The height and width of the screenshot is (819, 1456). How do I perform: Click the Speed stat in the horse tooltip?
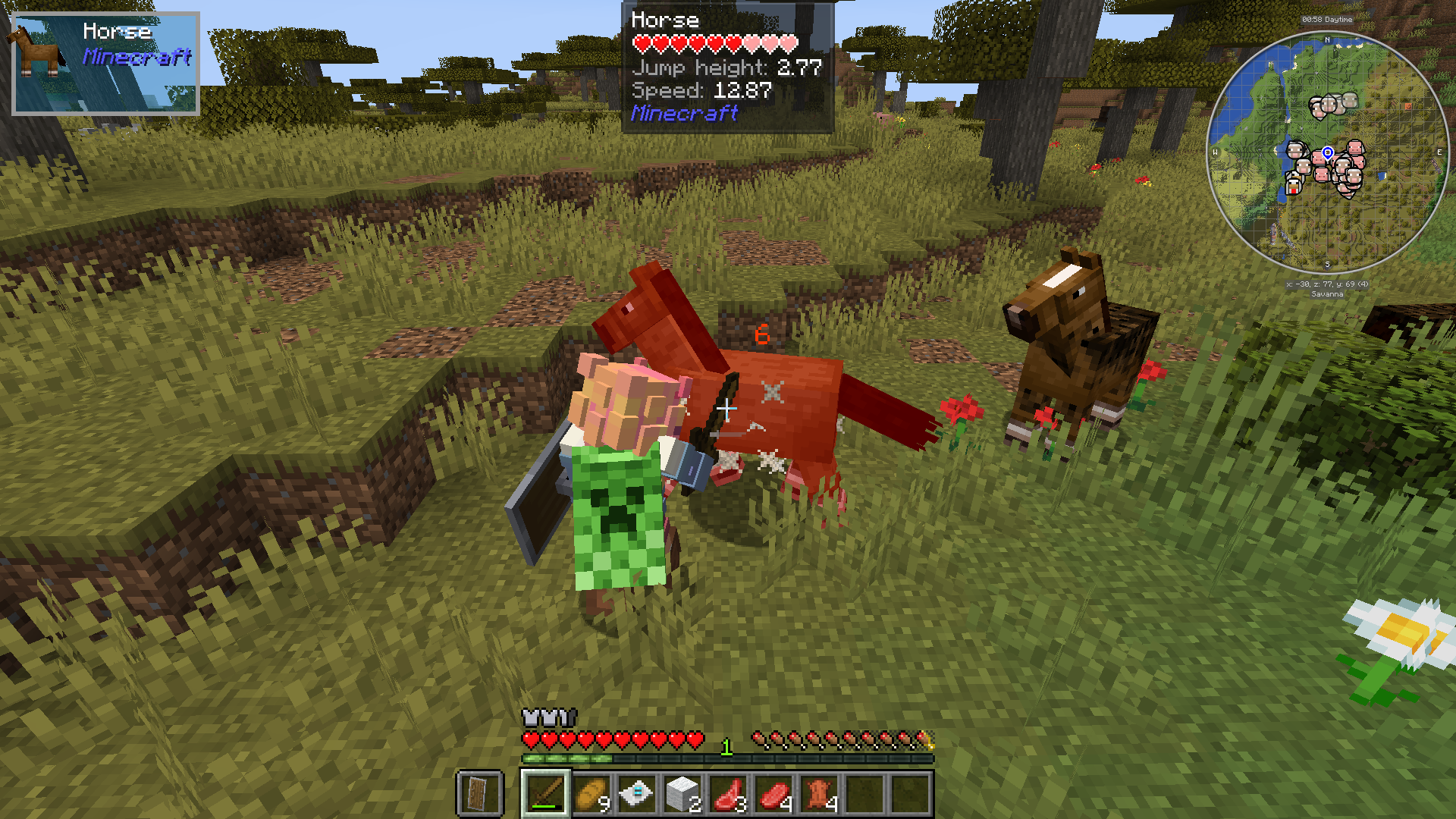tap(701, 93)
